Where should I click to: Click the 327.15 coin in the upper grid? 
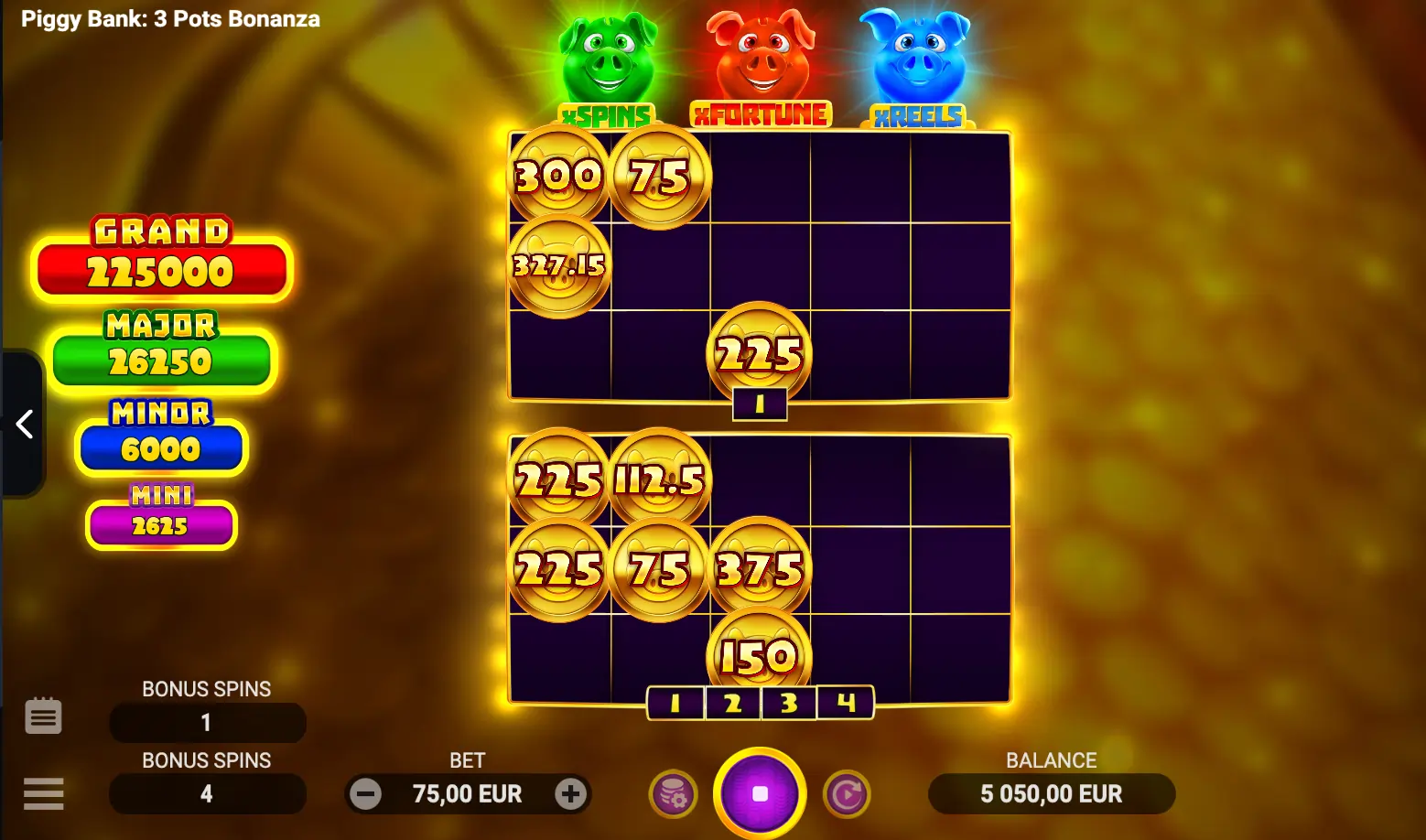[x=558, y=267]
